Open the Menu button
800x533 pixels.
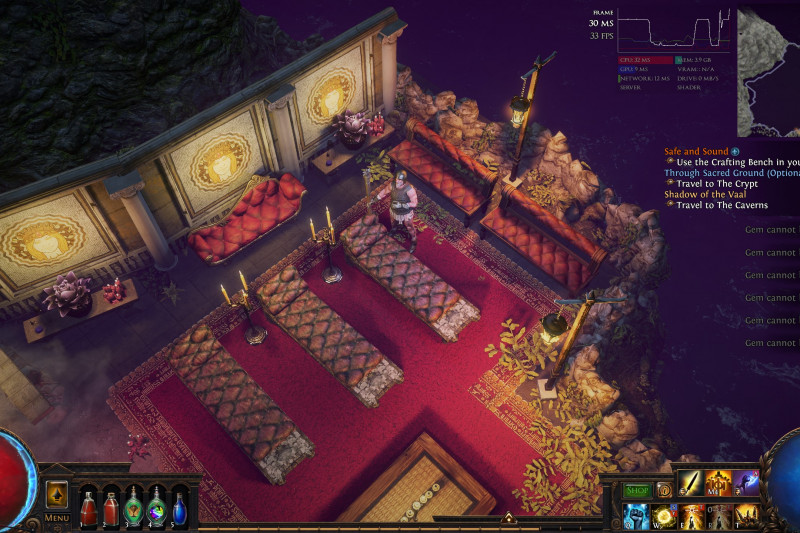[56, 518]
